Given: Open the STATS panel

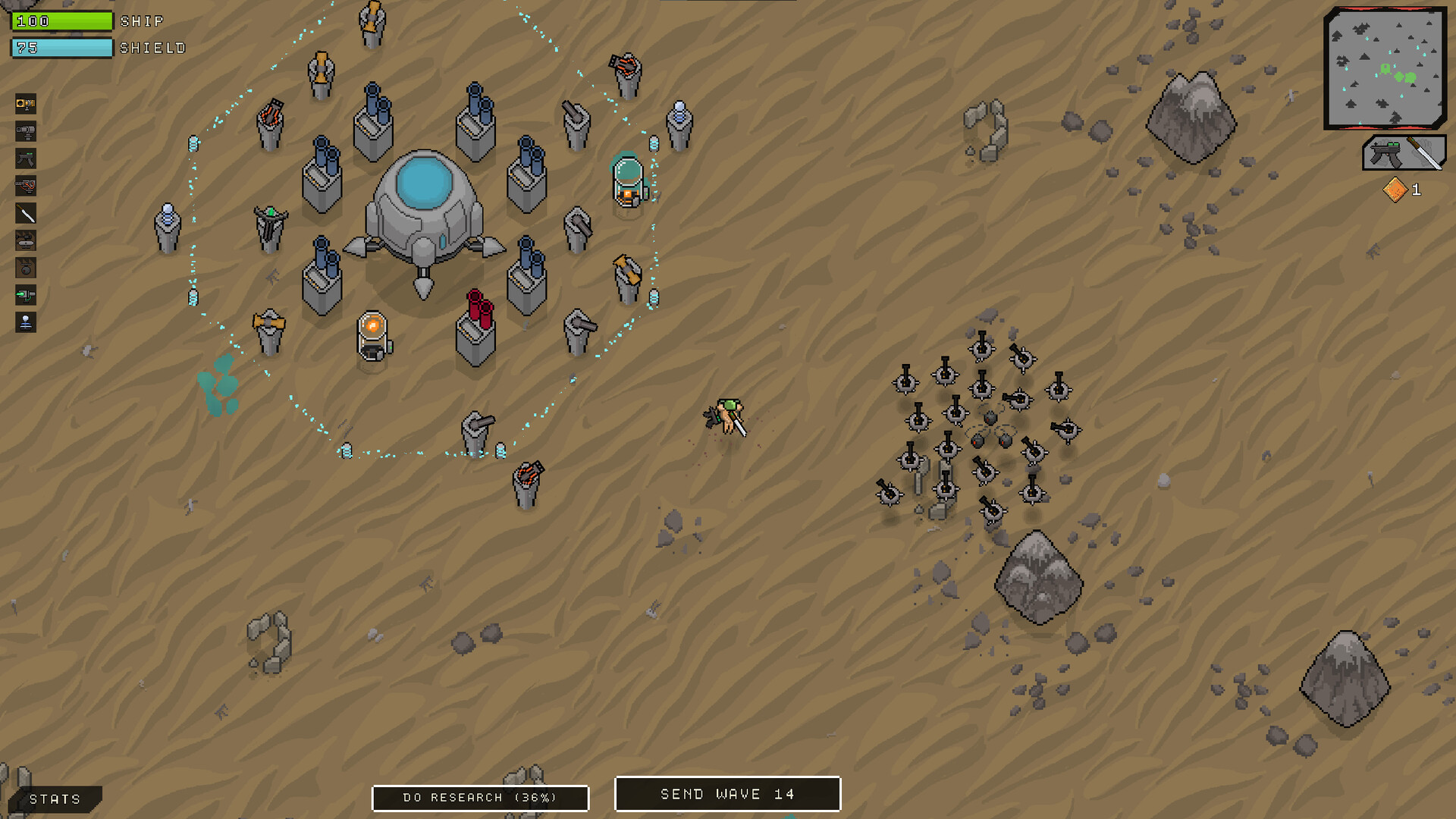Looking at the screenshot, I should tap(53, 798).
